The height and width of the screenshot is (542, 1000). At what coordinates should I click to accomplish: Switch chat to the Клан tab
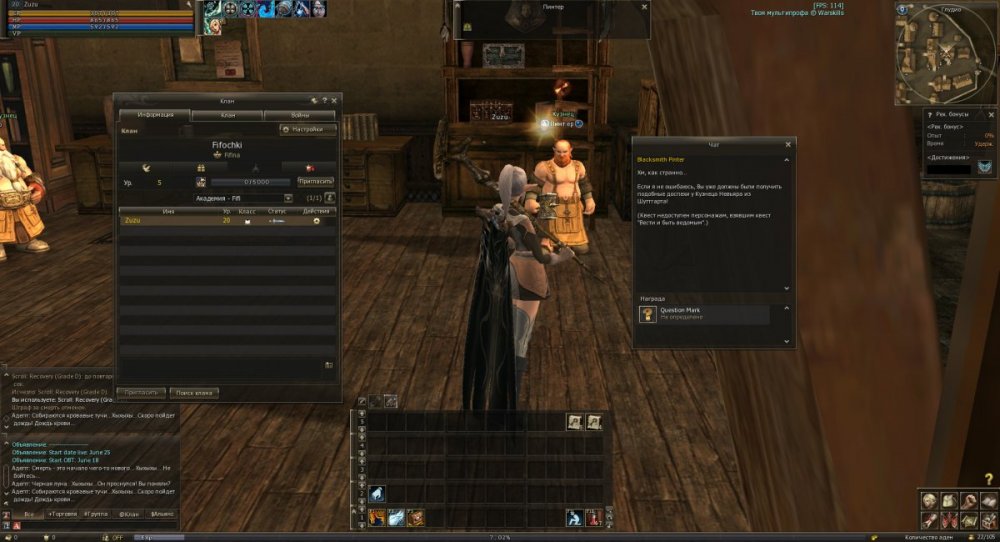[129, 513]
